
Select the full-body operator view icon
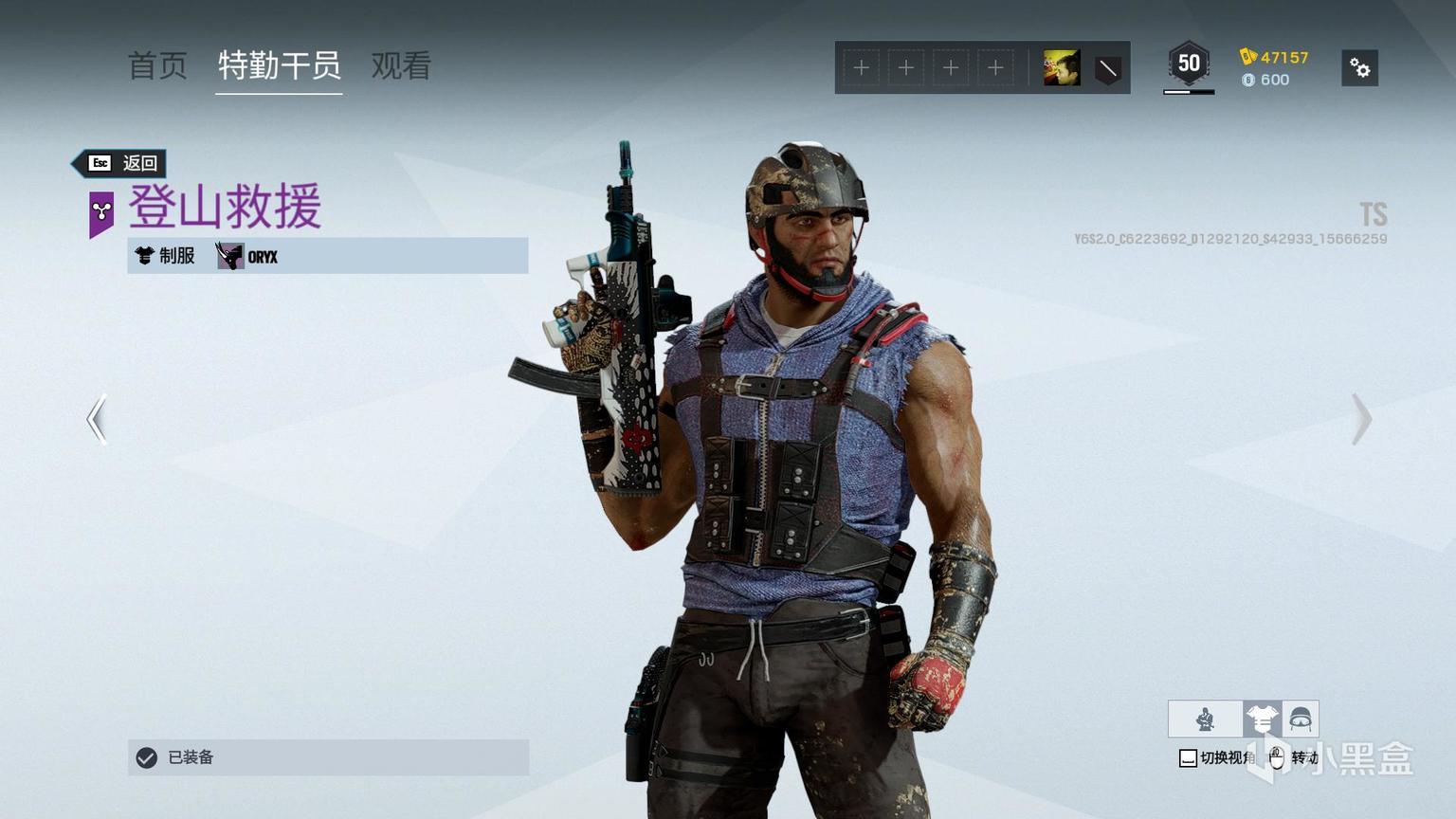click(x=1205, y=719)
